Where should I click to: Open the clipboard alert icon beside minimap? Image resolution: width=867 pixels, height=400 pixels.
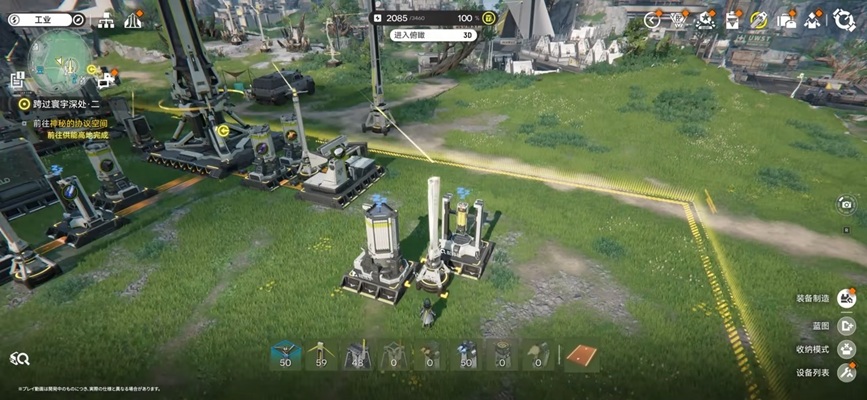click(x=16, y=80)
